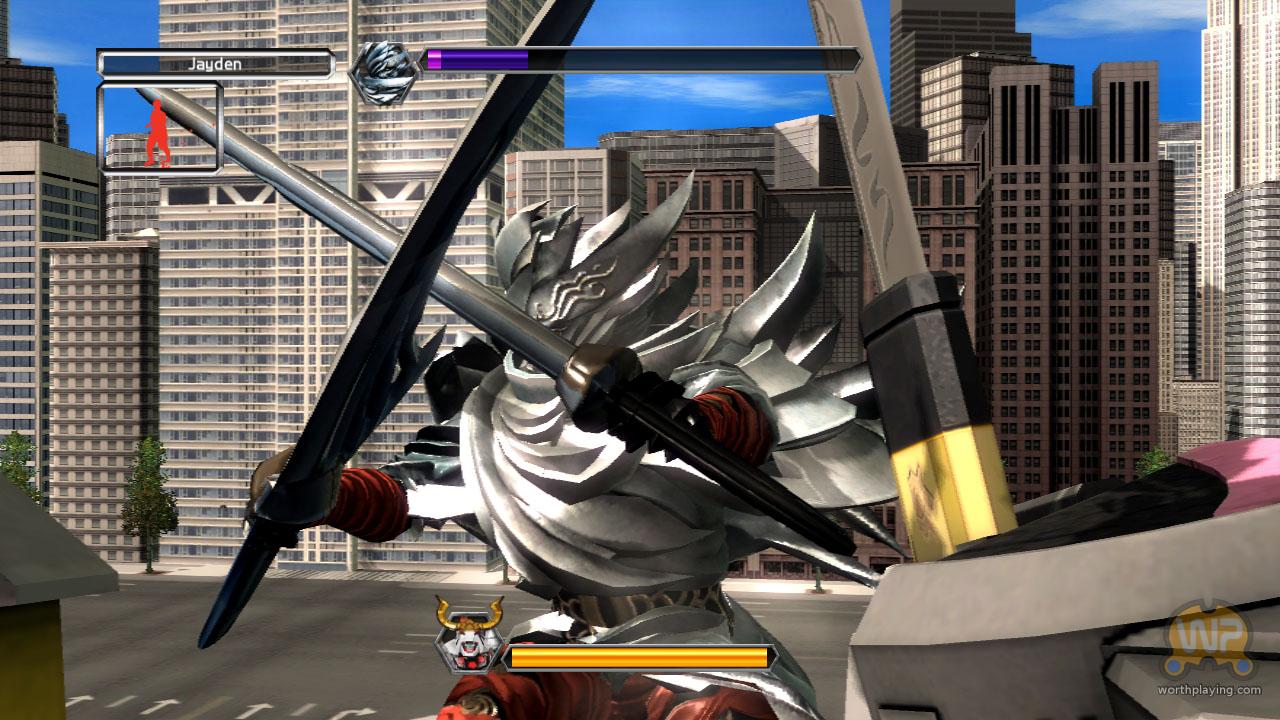Select the Jayden nameplate tab

point(217,62)
